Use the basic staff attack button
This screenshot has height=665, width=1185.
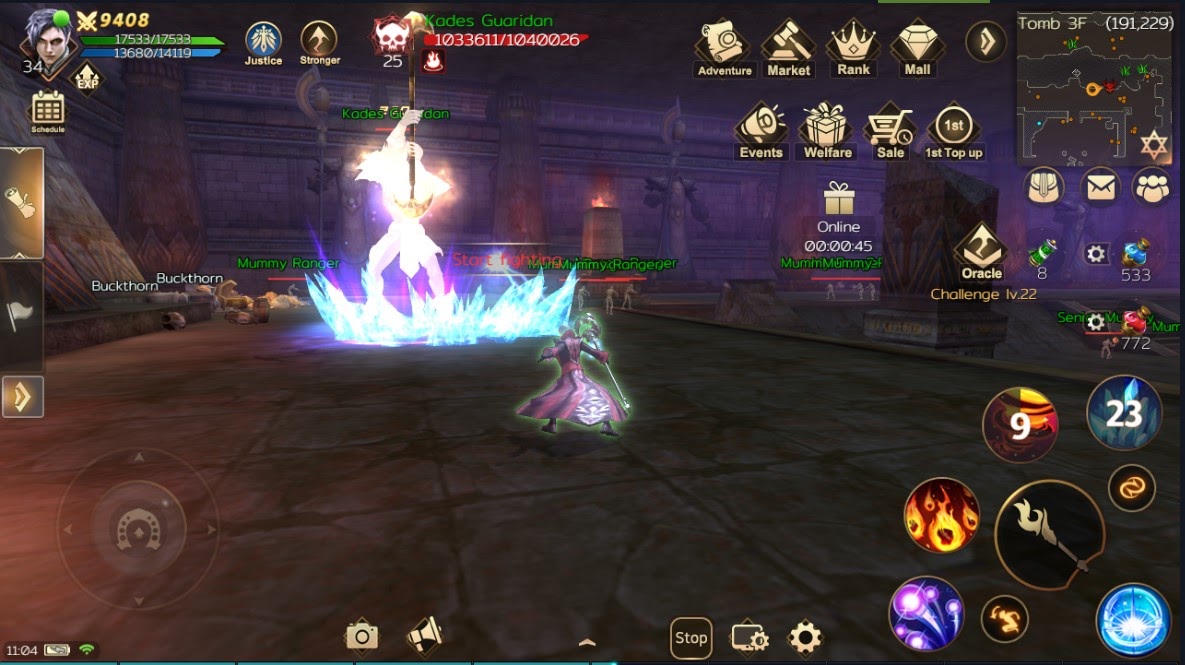pyautogui.click(x=1049, y=534)
